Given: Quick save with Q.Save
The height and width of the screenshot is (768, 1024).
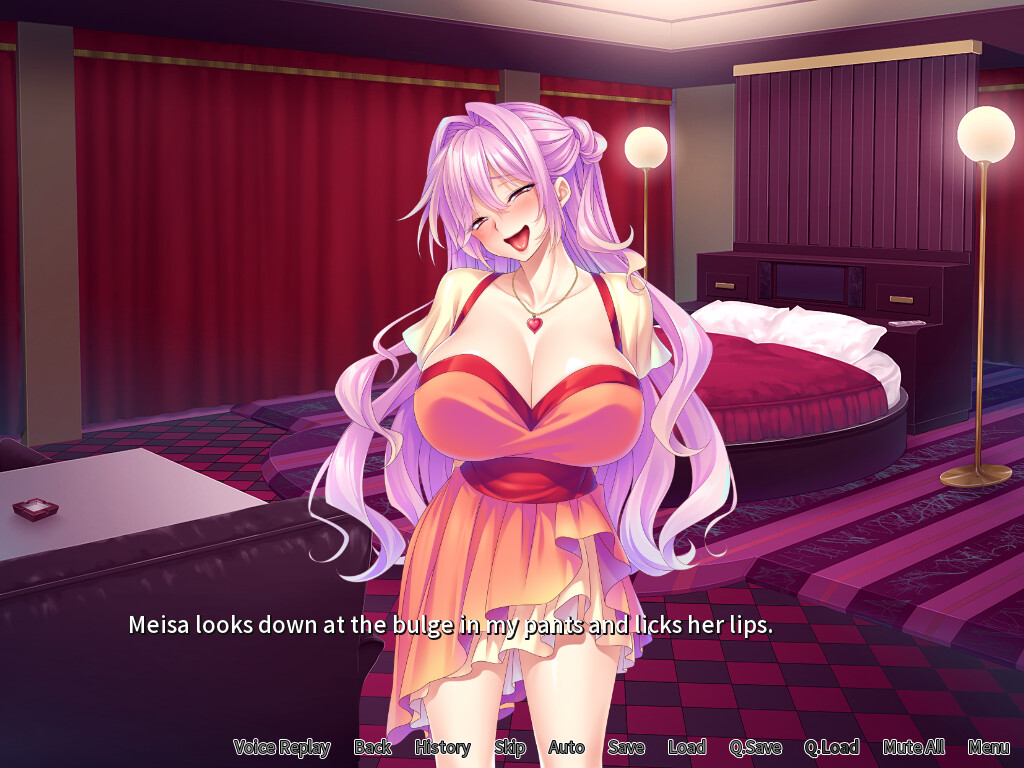Looking at the screenshot, I should 755,747.
